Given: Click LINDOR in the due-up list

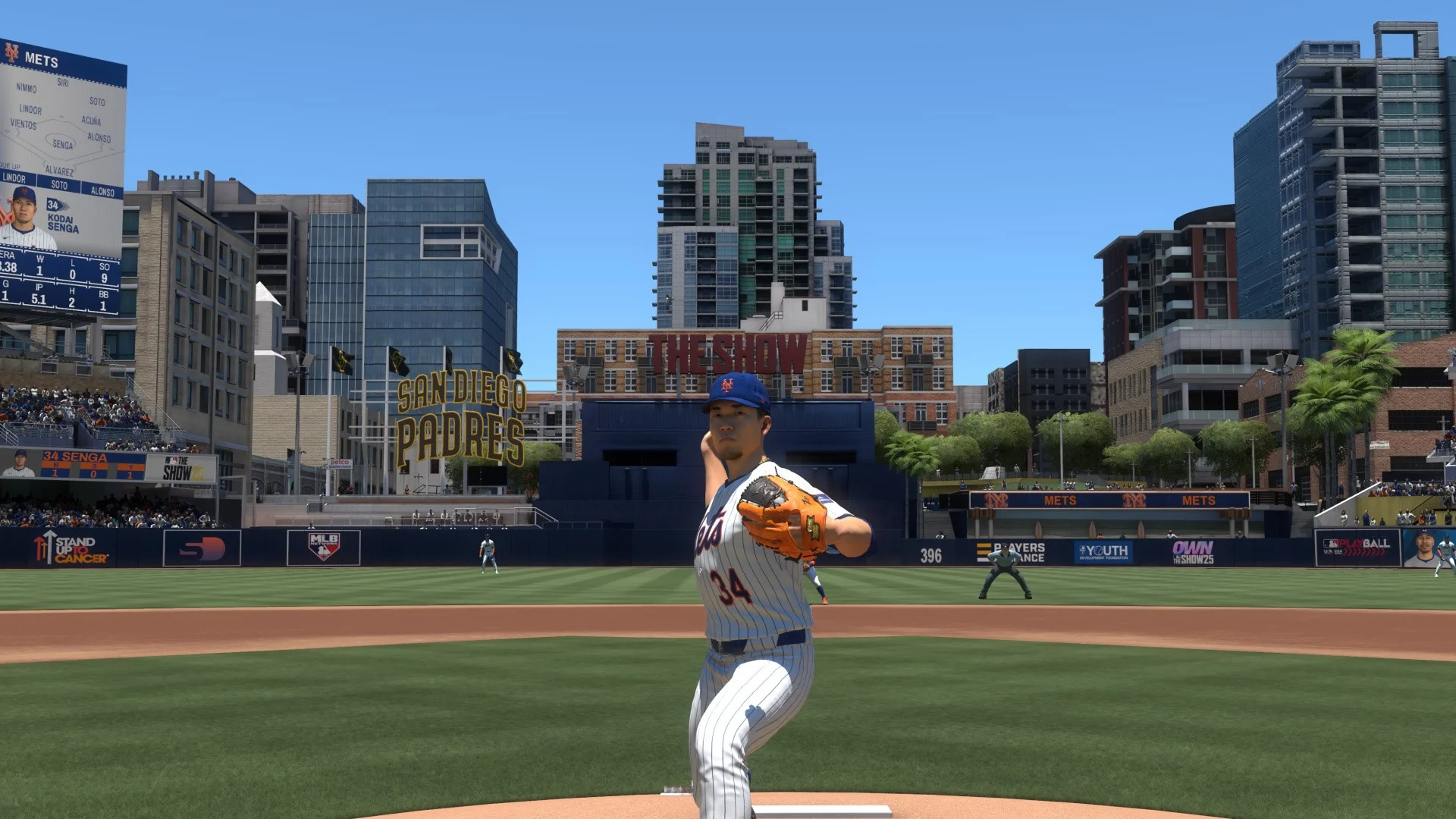Looking at the screenshot, I should 15,177.
